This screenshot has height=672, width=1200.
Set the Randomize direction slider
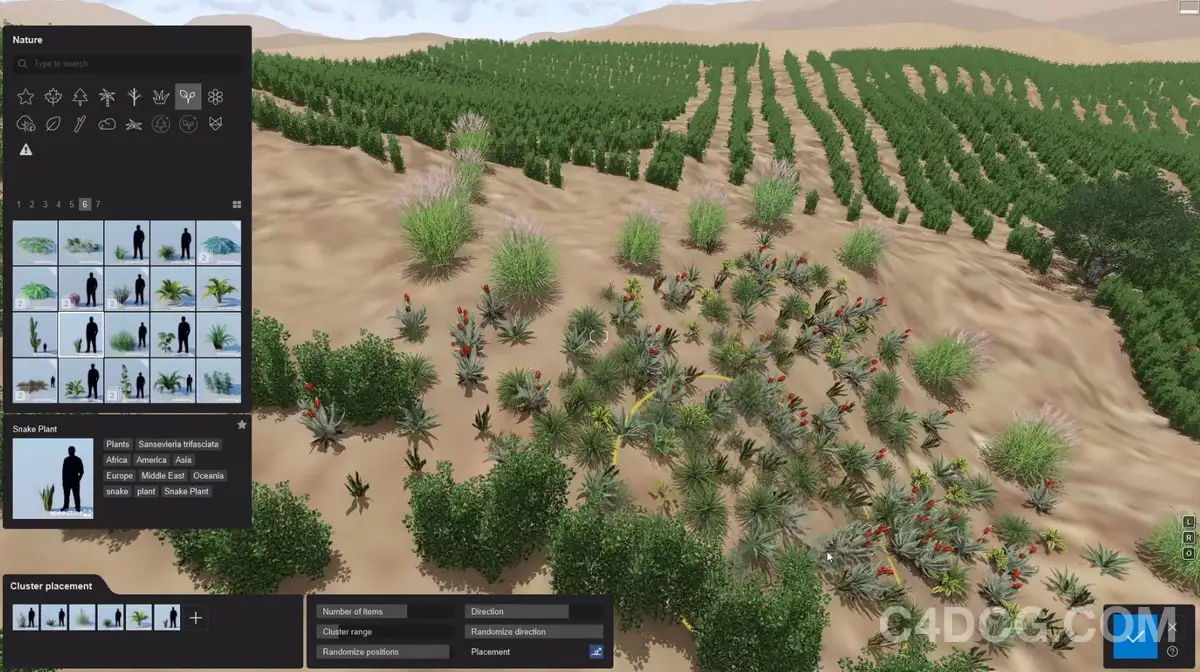pos(534,632)
